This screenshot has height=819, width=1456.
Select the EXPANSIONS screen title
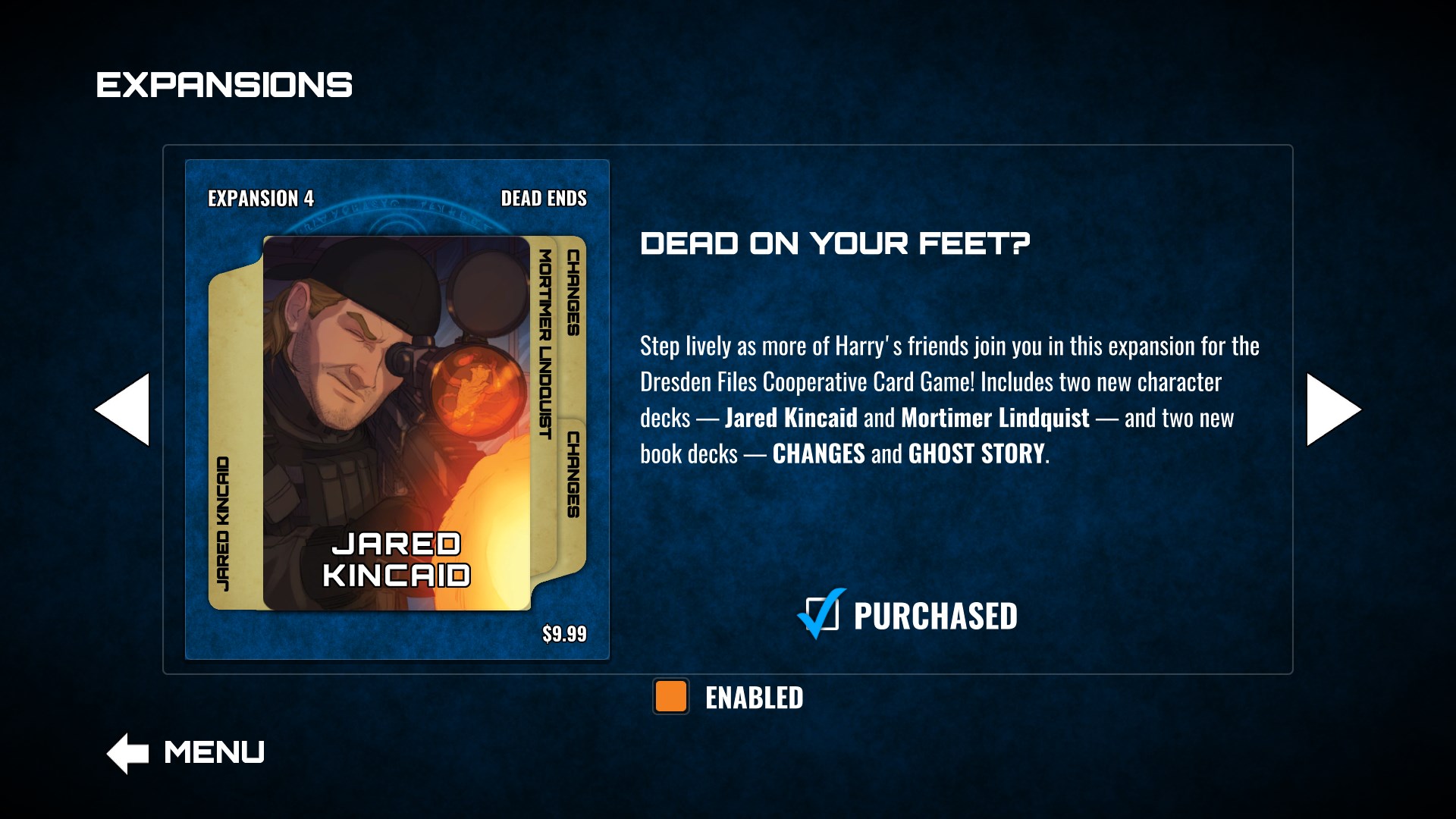pyautogui.click(x=224, y=83)
